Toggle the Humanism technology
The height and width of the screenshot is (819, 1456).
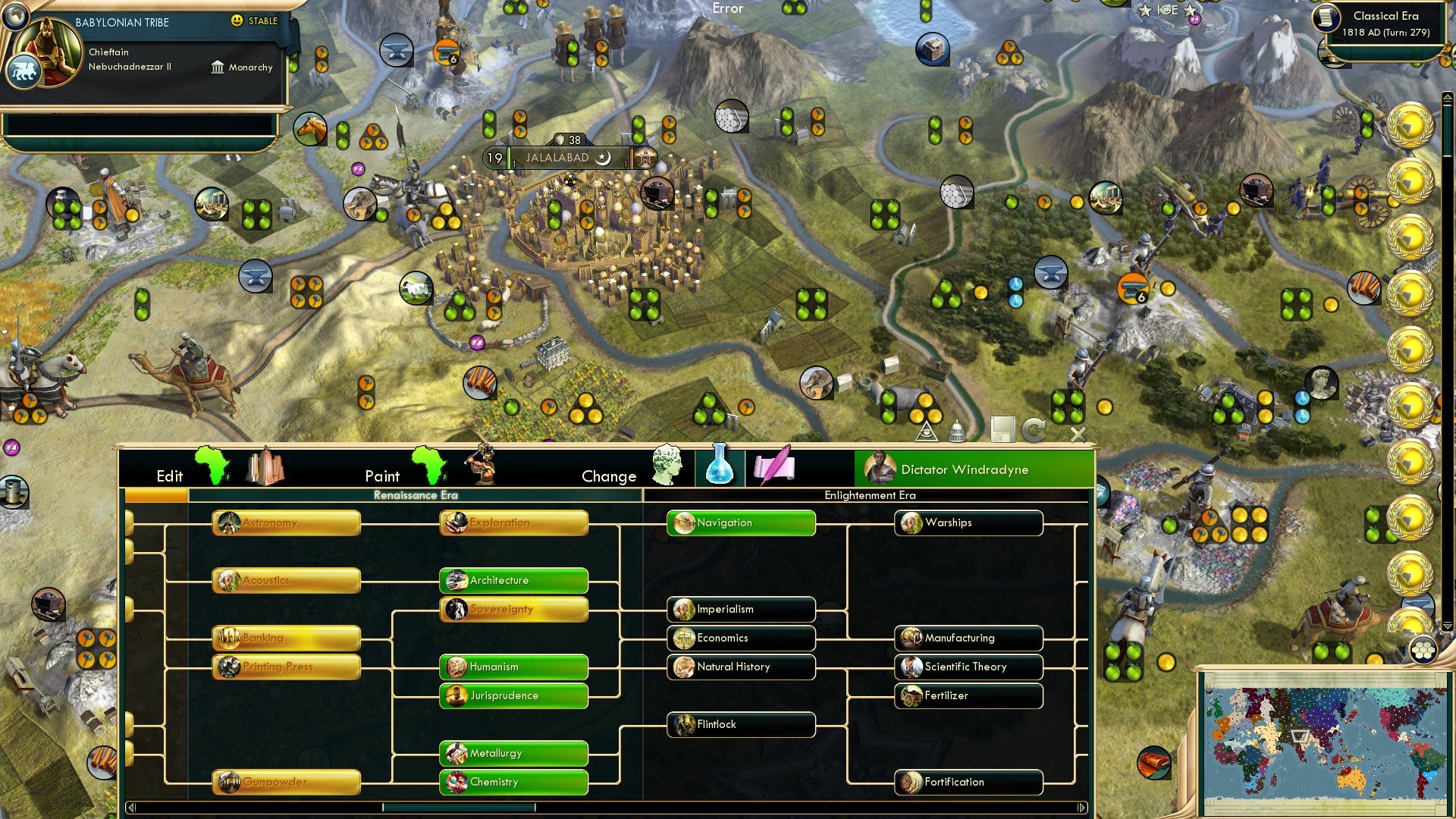(x=513, y=667)
